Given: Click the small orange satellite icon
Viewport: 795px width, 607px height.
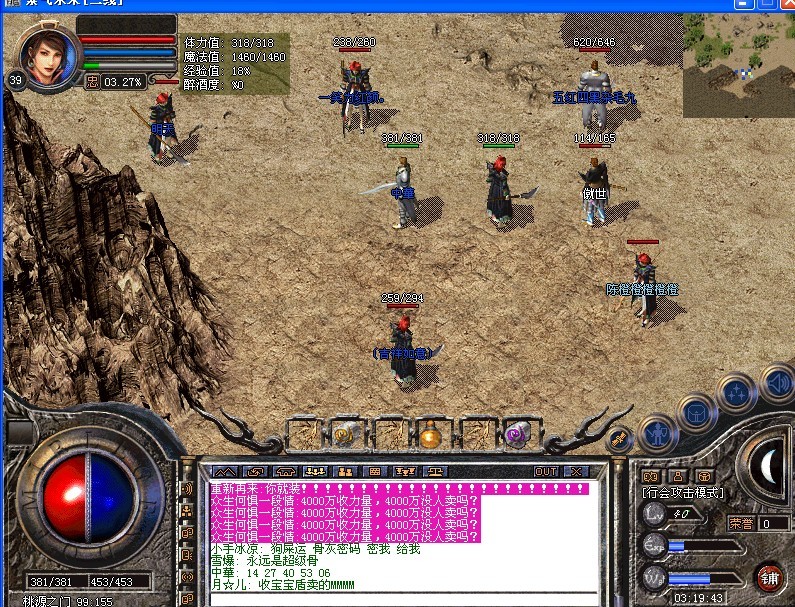Looking at the screenshot, I should [x=619, y=437].
